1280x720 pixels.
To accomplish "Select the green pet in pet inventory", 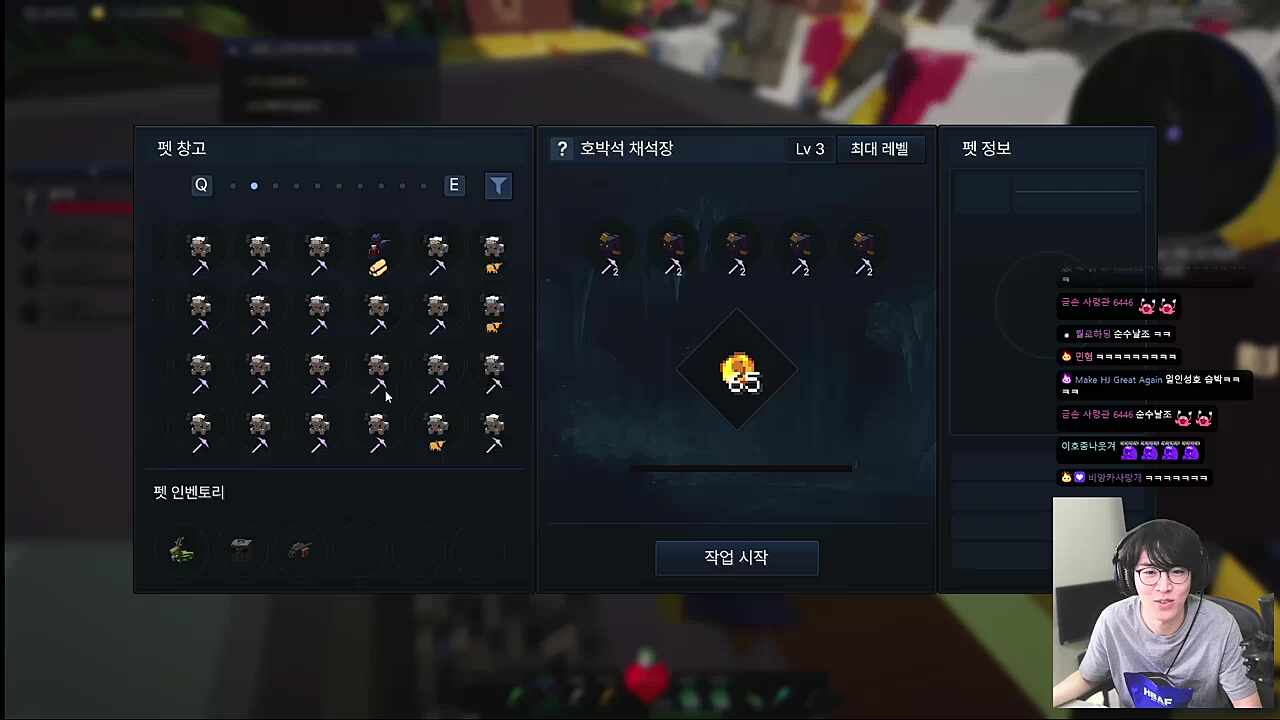I will point(181,549).
